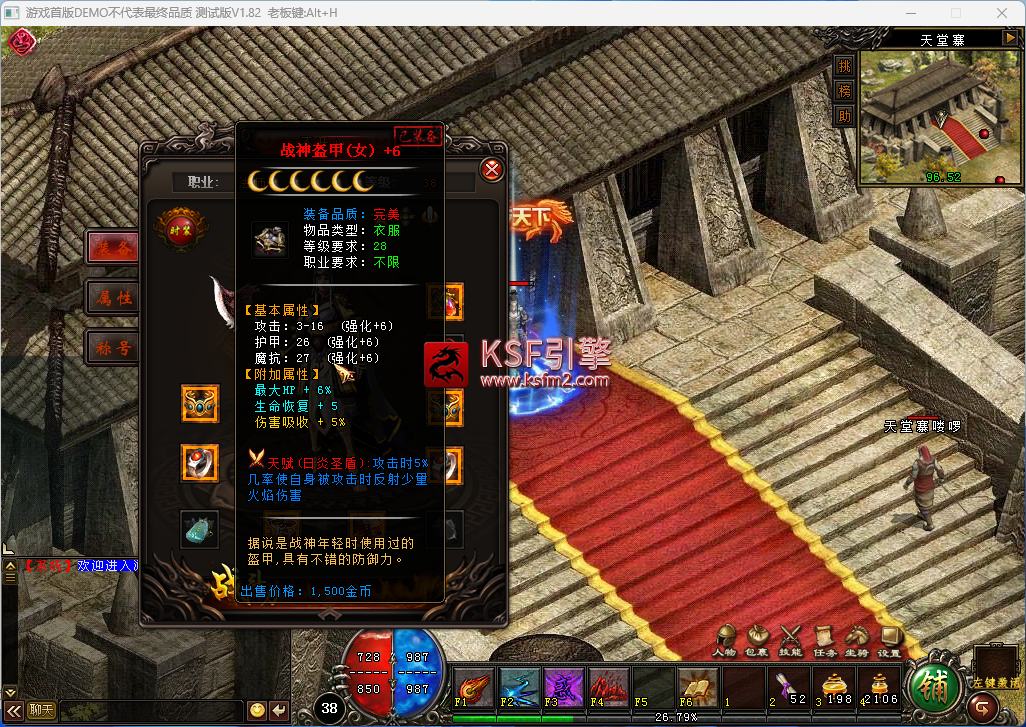Open the 称号 titles tab

pyautogui.click(x=113, y=347)
